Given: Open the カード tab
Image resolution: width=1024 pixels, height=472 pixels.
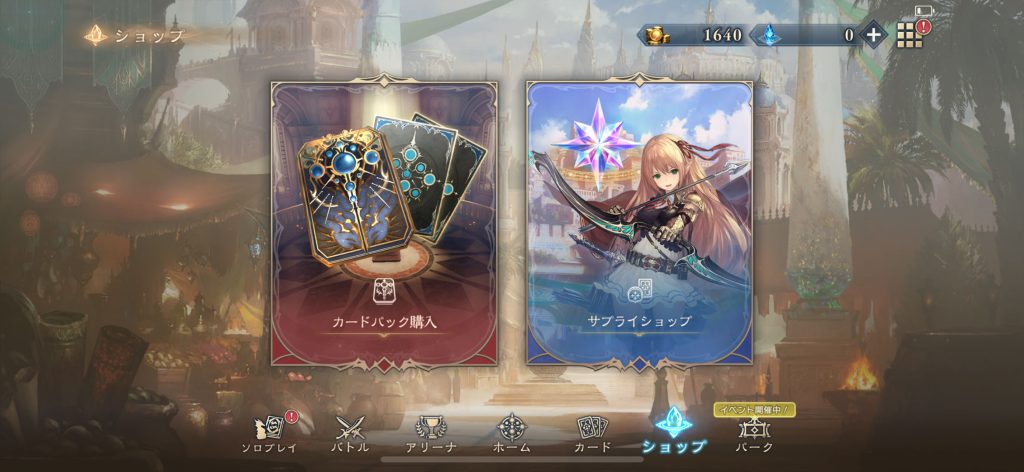Looking at the screenshot, I should click(x=593, y=432).
